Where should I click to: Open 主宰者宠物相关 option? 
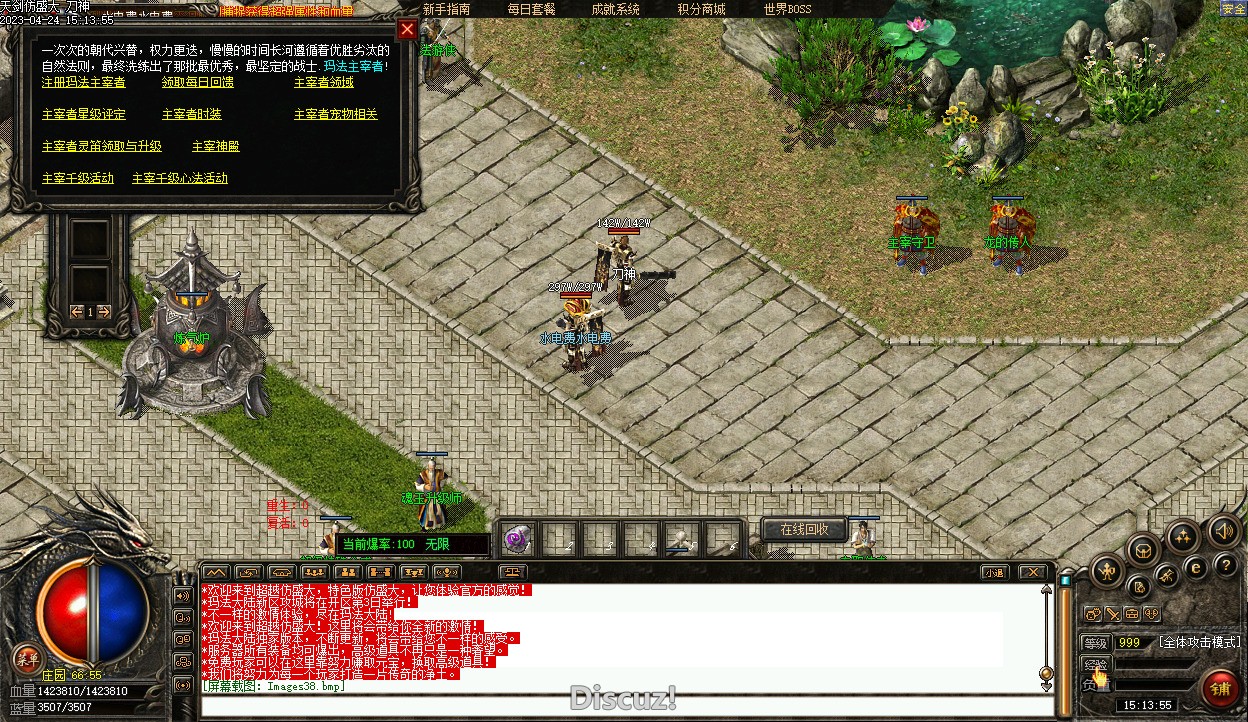(x=336, y=114)
